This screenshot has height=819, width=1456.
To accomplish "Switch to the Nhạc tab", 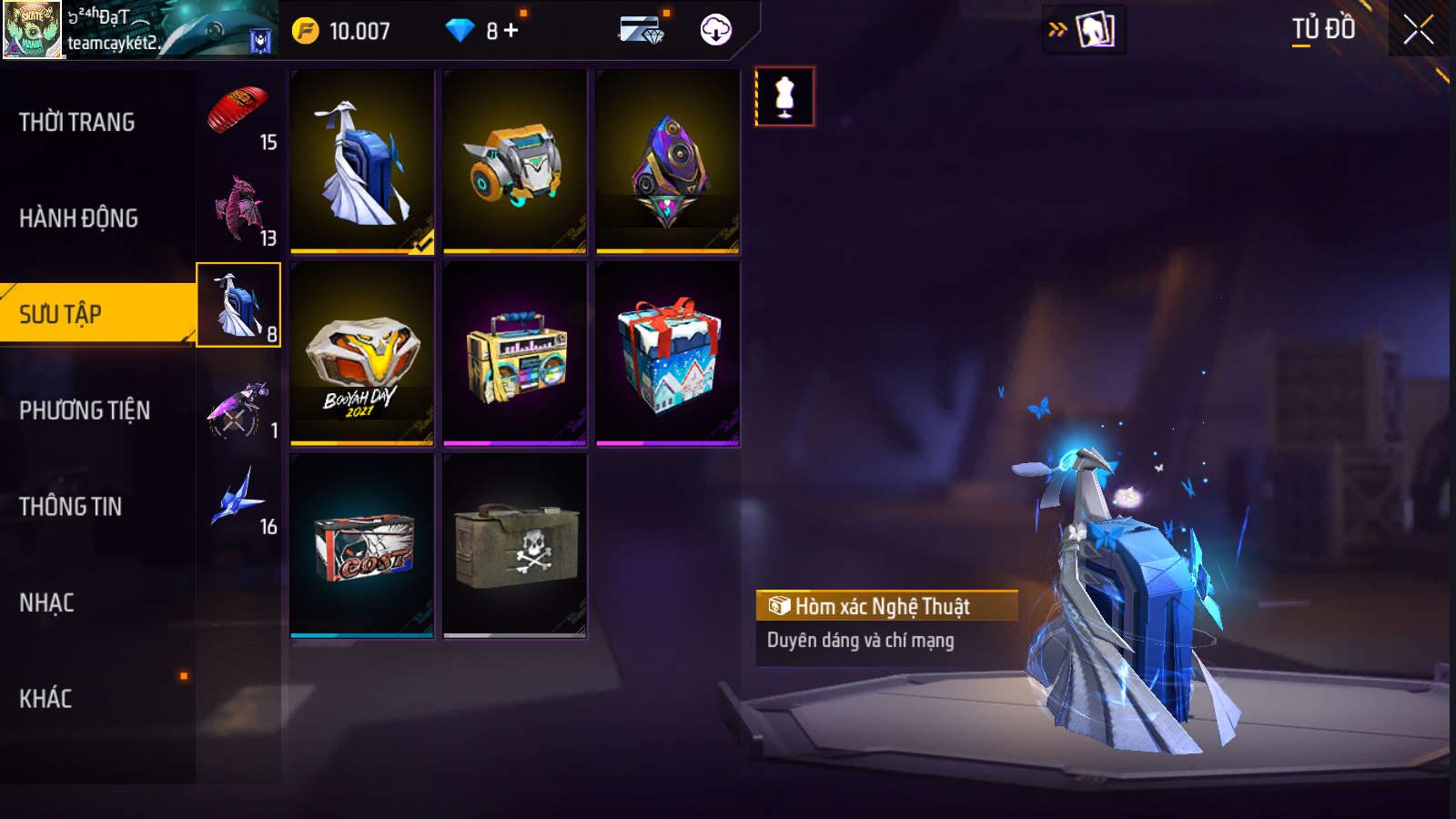I will click(x=47, y=602).
